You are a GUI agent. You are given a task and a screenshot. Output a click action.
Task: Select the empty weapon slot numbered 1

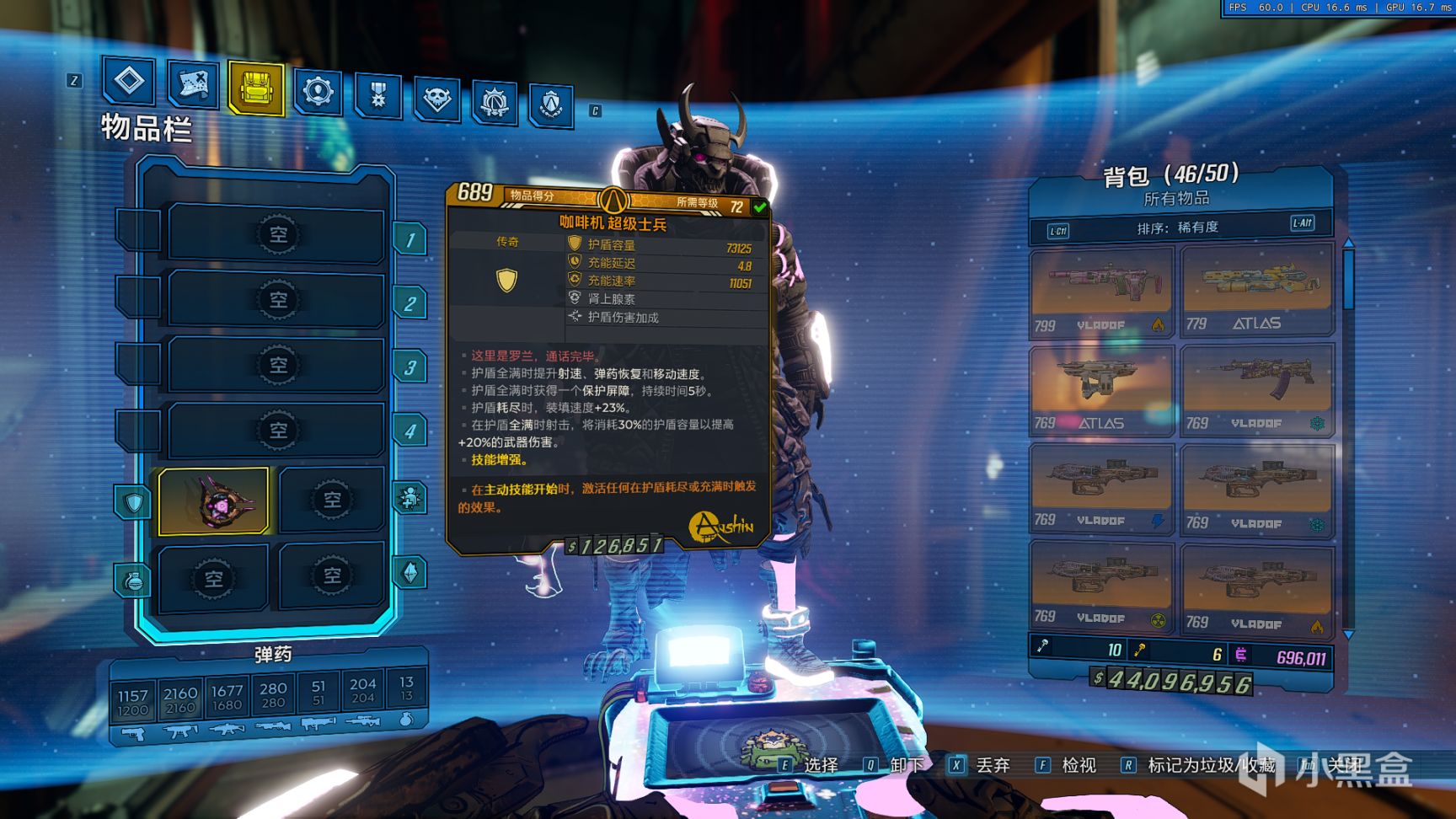[x=277, y=234]
